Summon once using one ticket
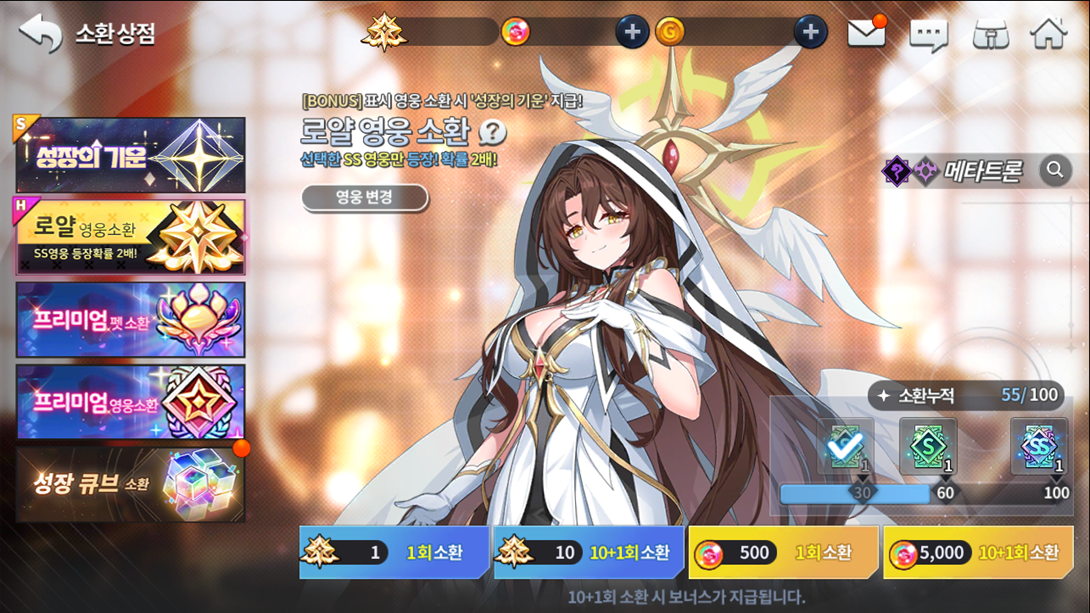Viewport: 1090px width, 613px height. 394,552
